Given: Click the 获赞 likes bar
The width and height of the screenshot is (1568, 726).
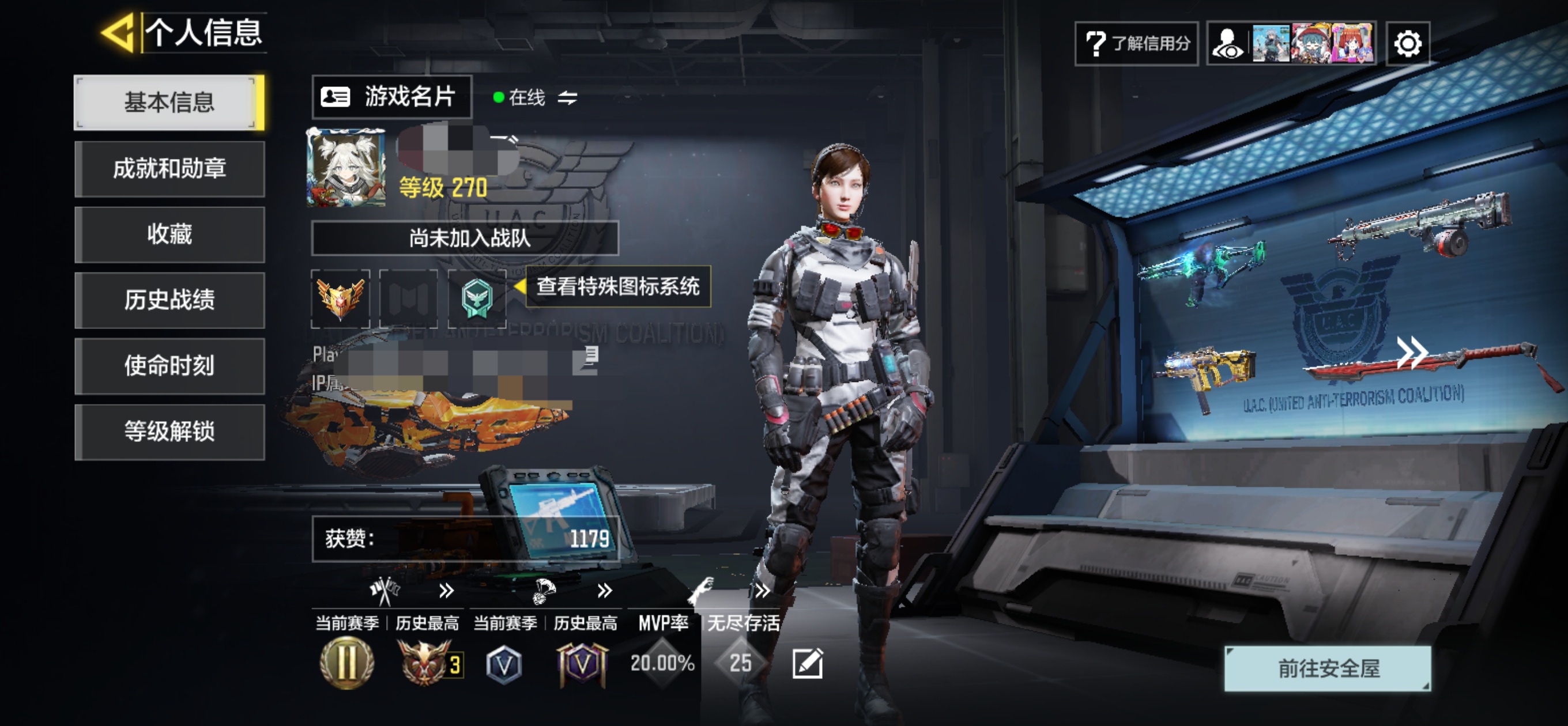Looking at the screenshot, I should (x=466, y=539).
